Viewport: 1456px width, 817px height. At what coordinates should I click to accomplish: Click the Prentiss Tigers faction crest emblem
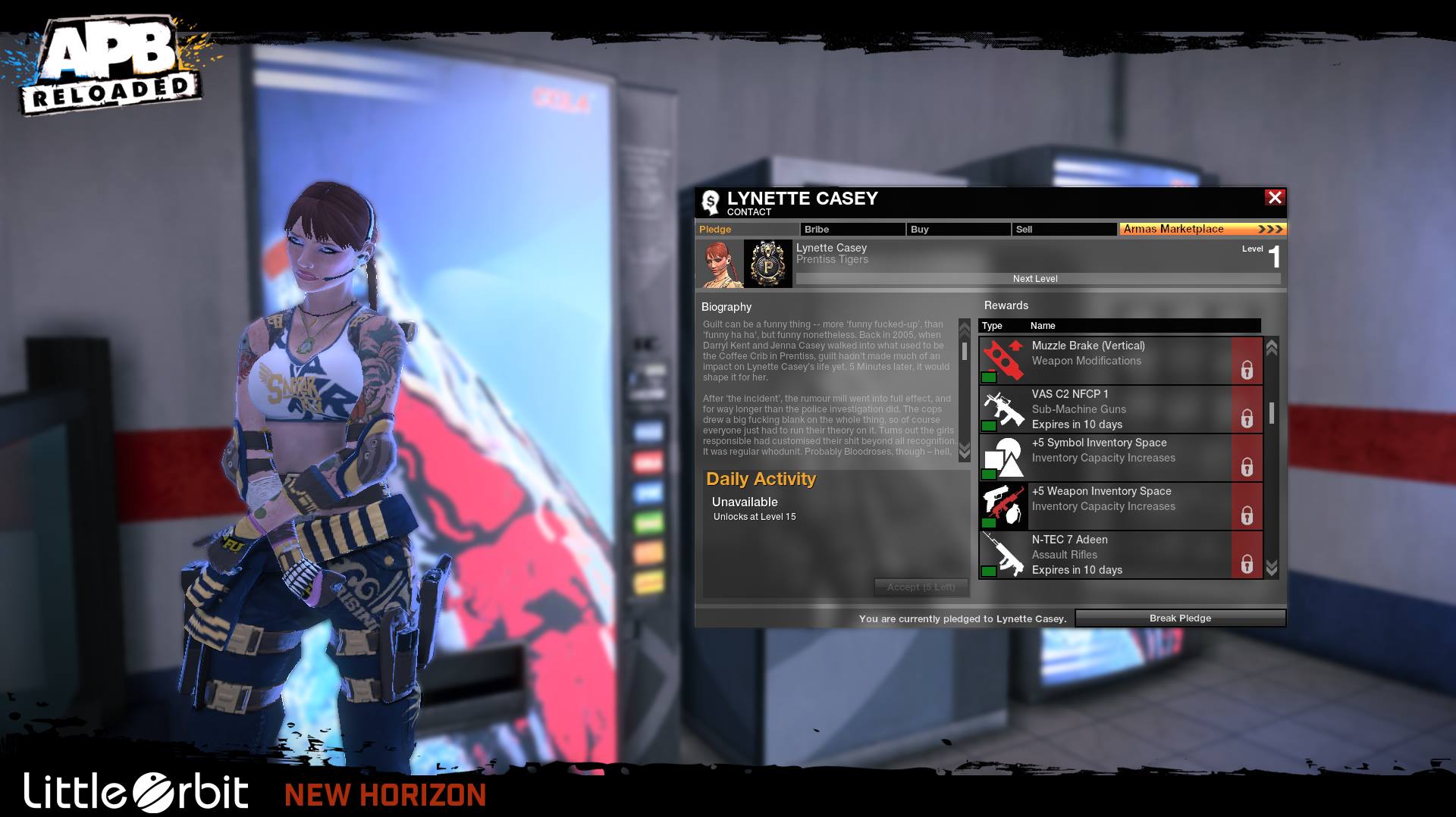(768, 265)
